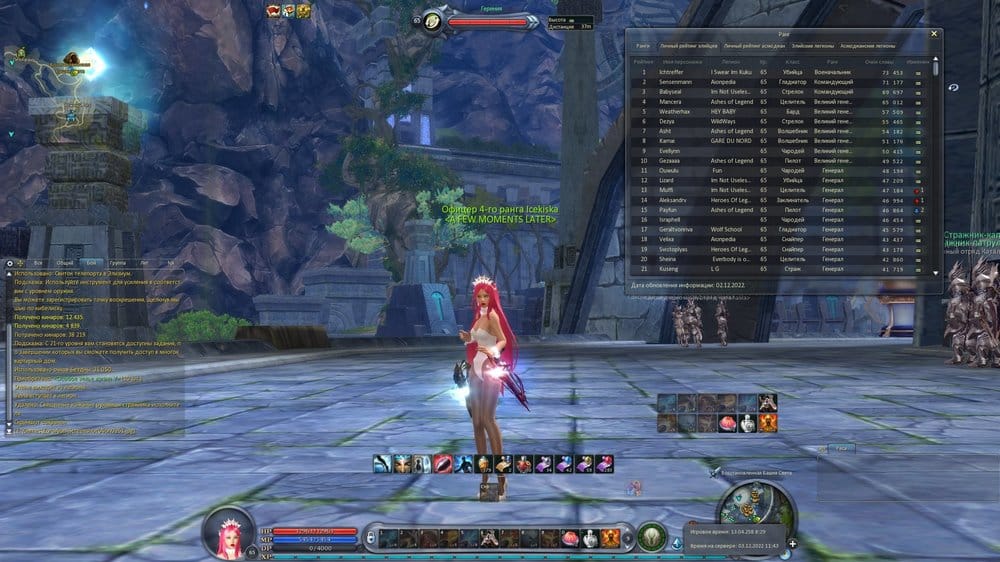This screenshot has height=562, width=1000.
Task: Switch chat to the Группа tab
Action: [119, 261]
